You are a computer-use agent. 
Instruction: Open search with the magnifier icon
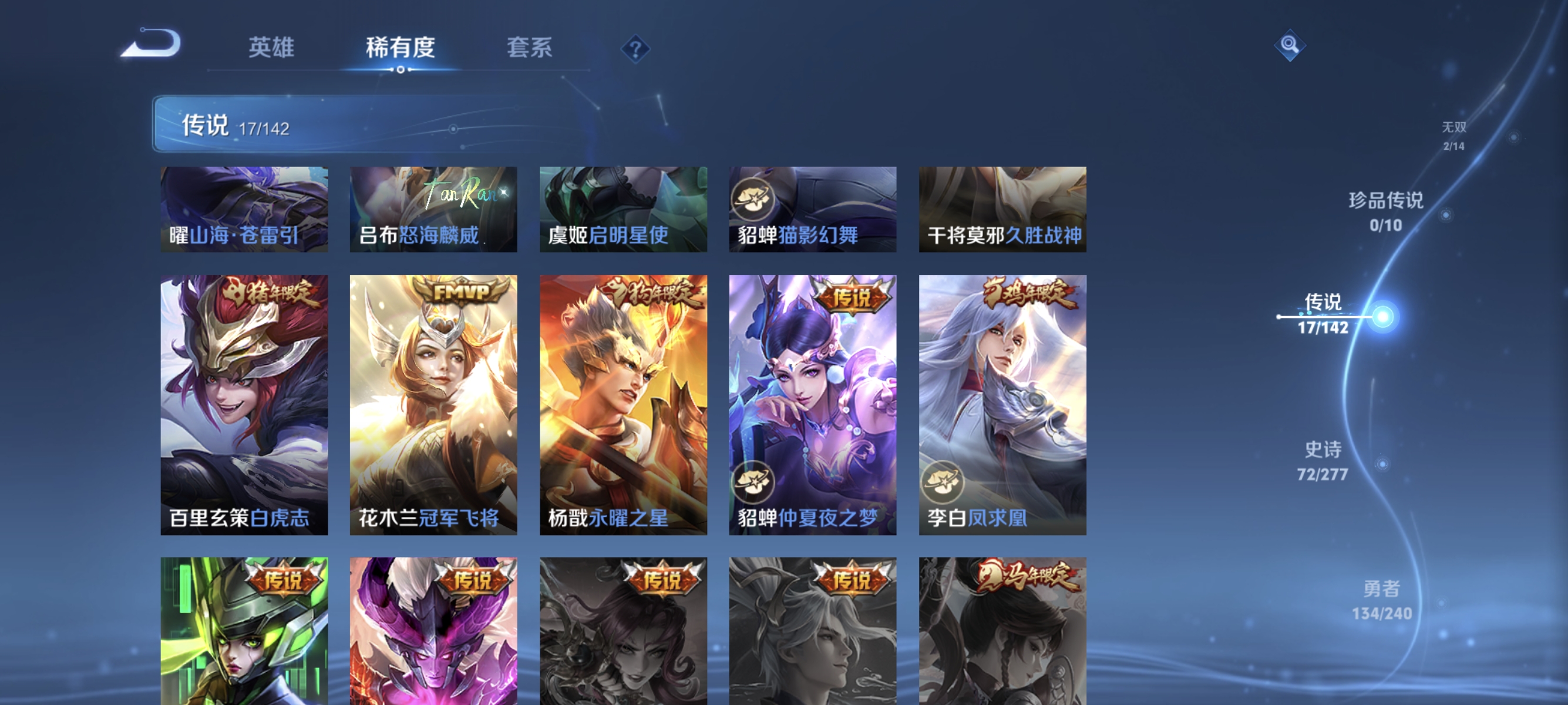point(1290,45)
